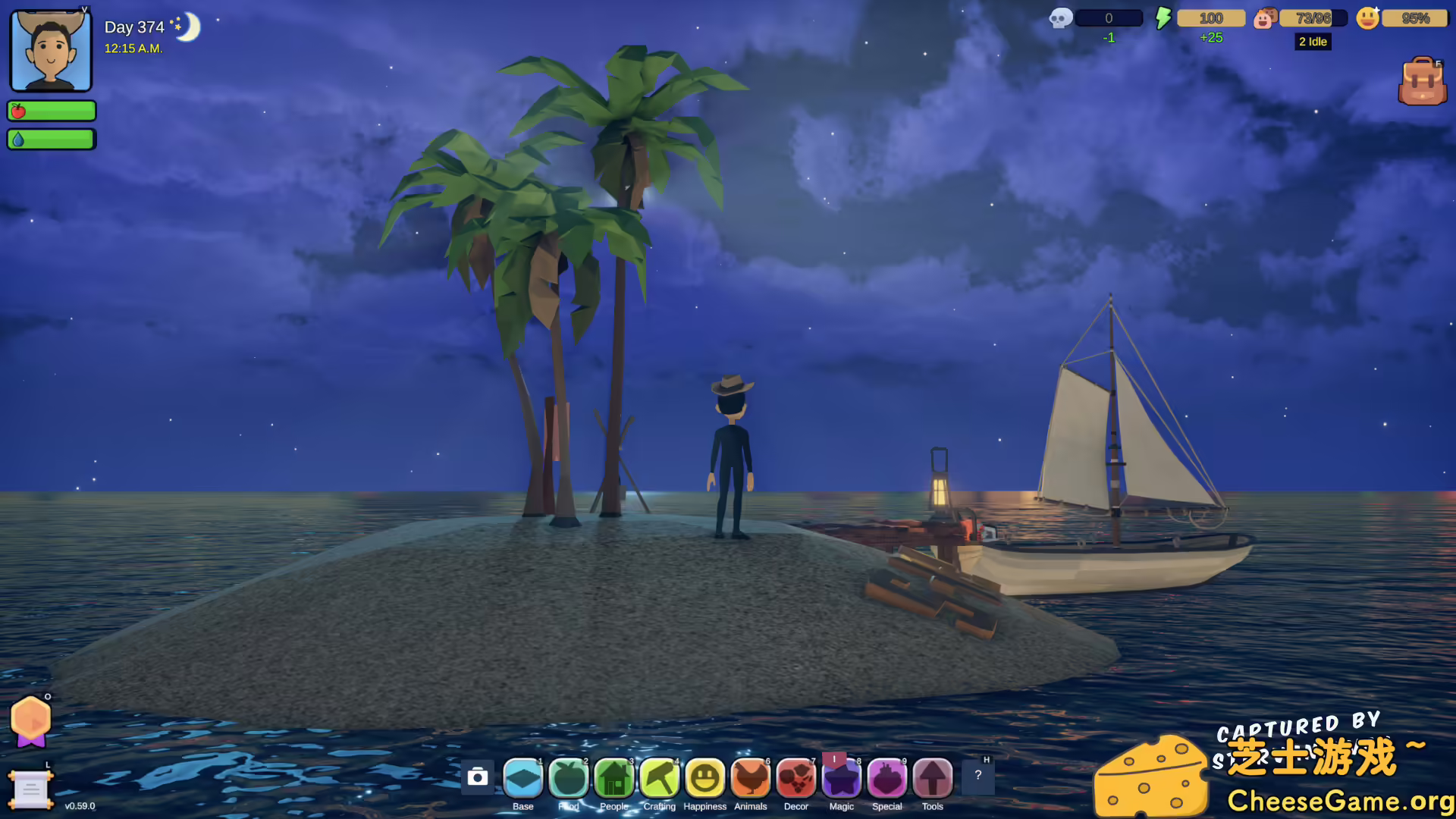Click the food level bar
Viewport: 1456px width, 819px height.
(51, 111)
